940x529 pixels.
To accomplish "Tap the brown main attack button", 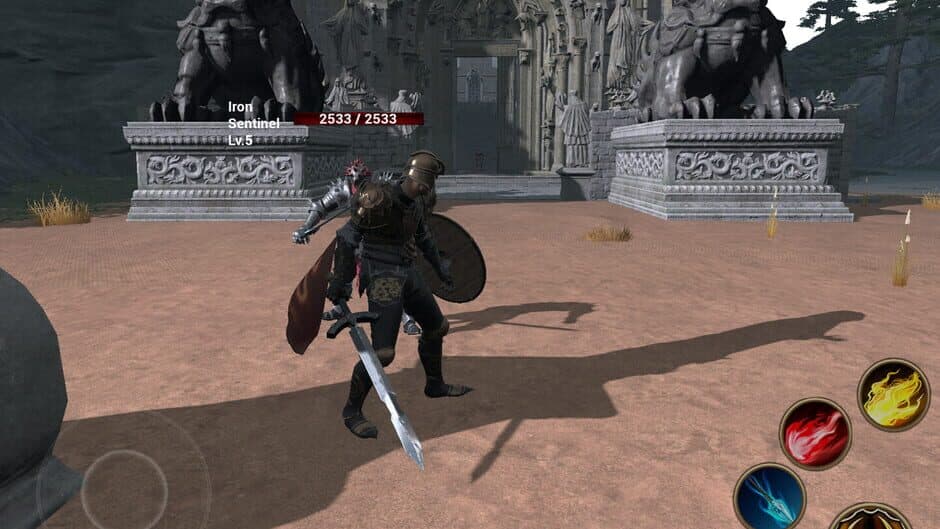I will (870, 517).
